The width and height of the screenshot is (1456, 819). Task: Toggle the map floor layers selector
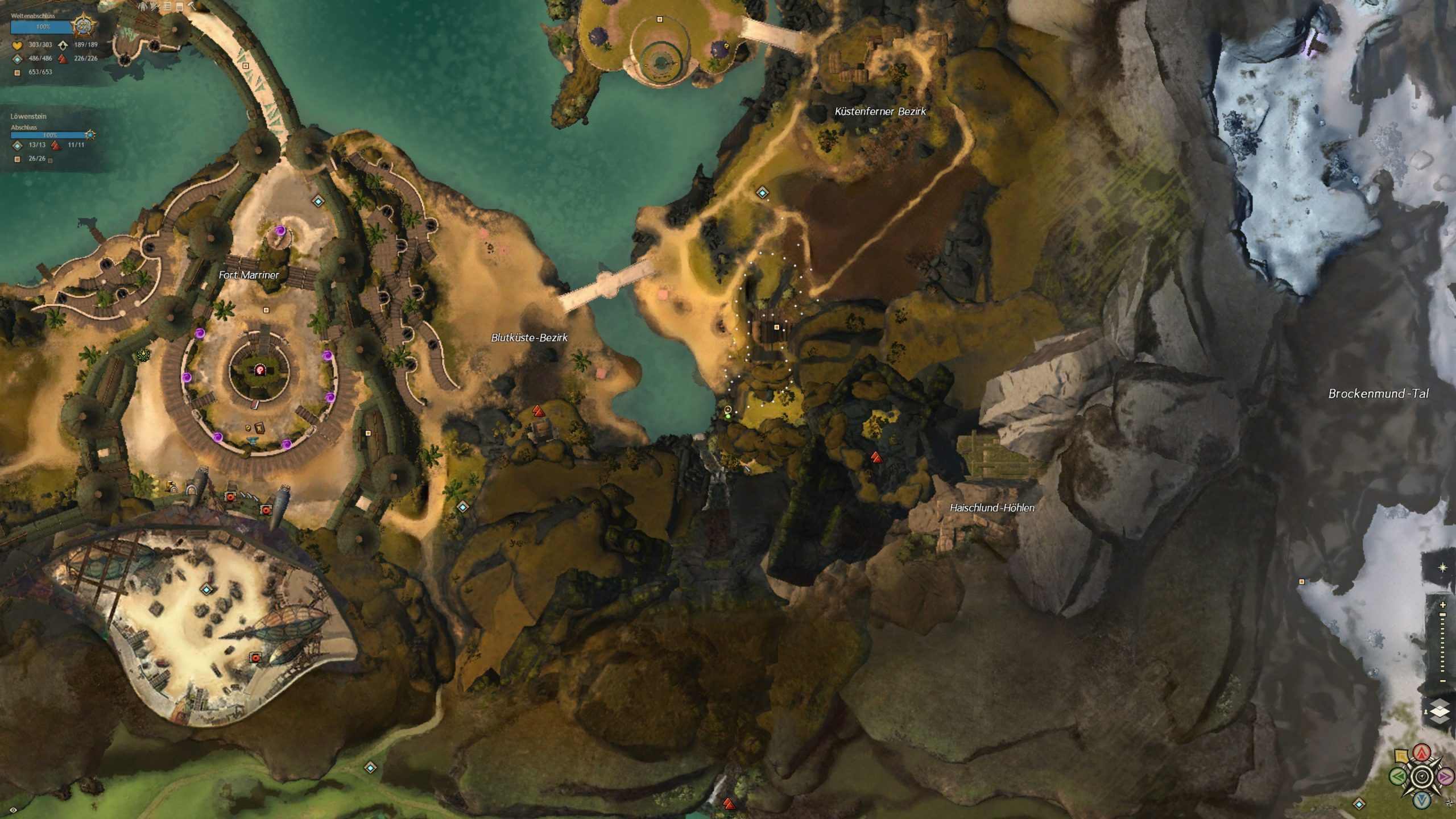[1440, 713]
